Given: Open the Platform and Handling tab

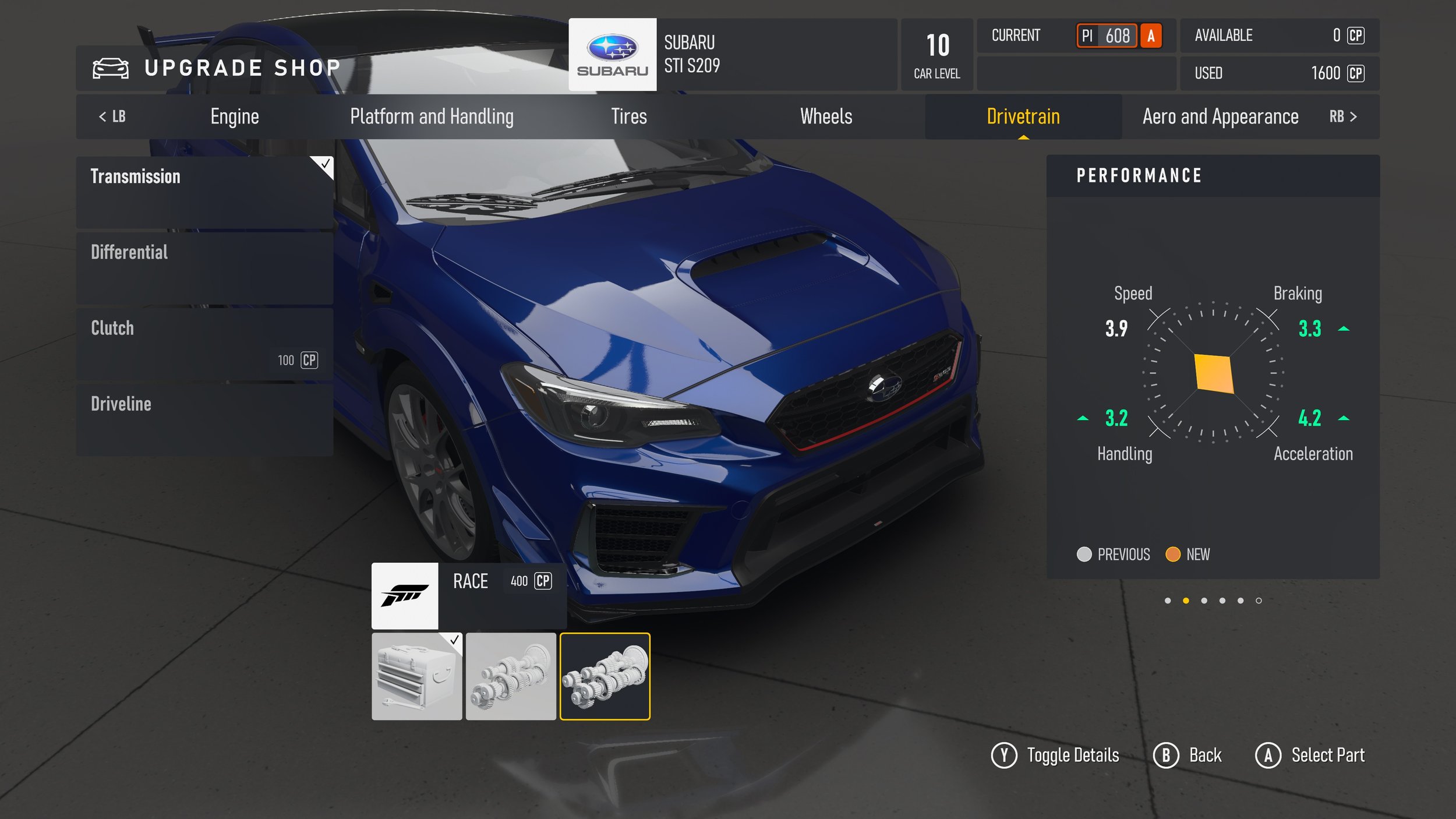Looking at the screenshot, I should pyautogui.click(x=432, y=117).
